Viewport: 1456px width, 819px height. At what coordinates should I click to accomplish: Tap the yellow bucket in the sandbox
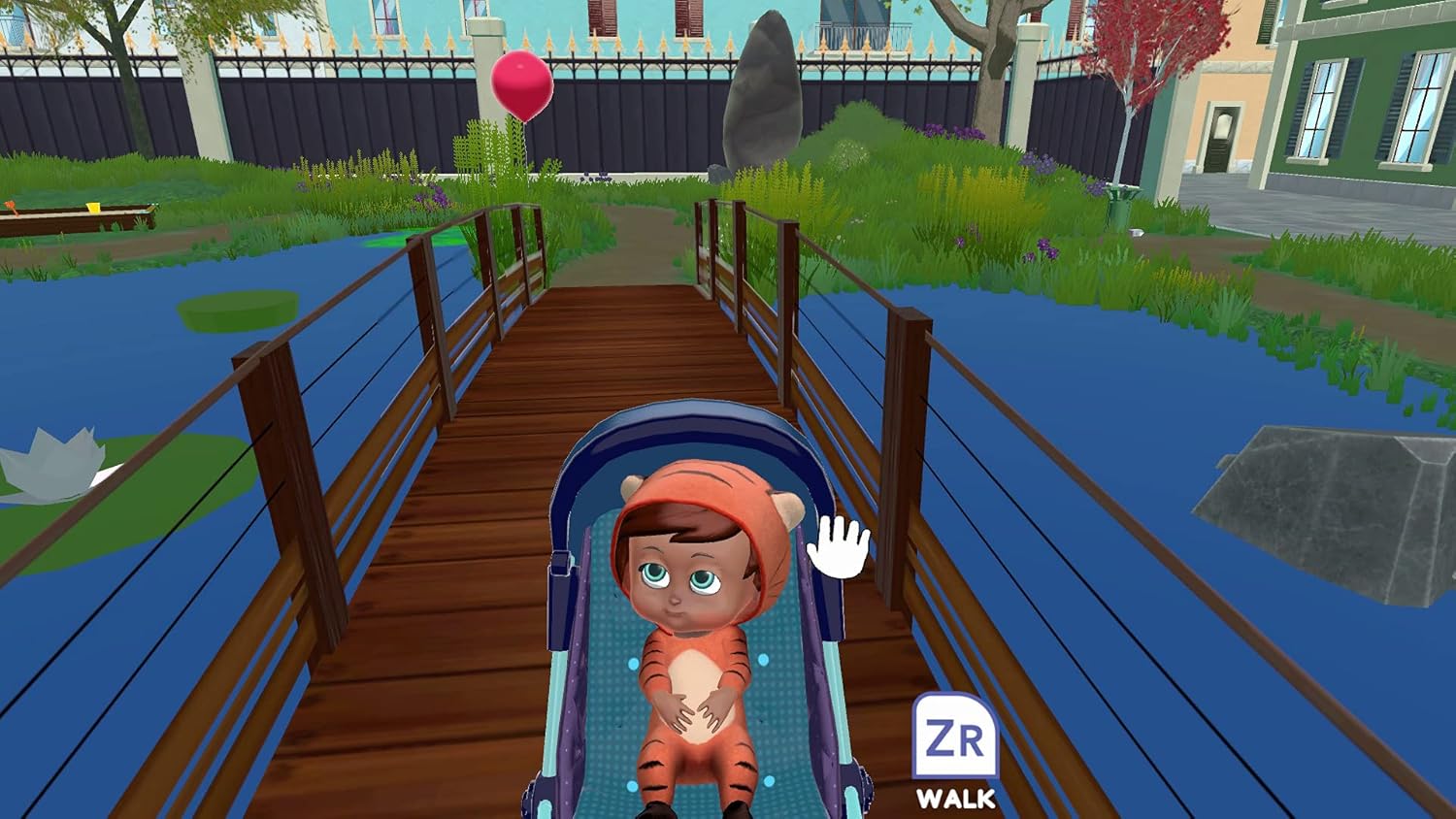[x=92, y=208]
